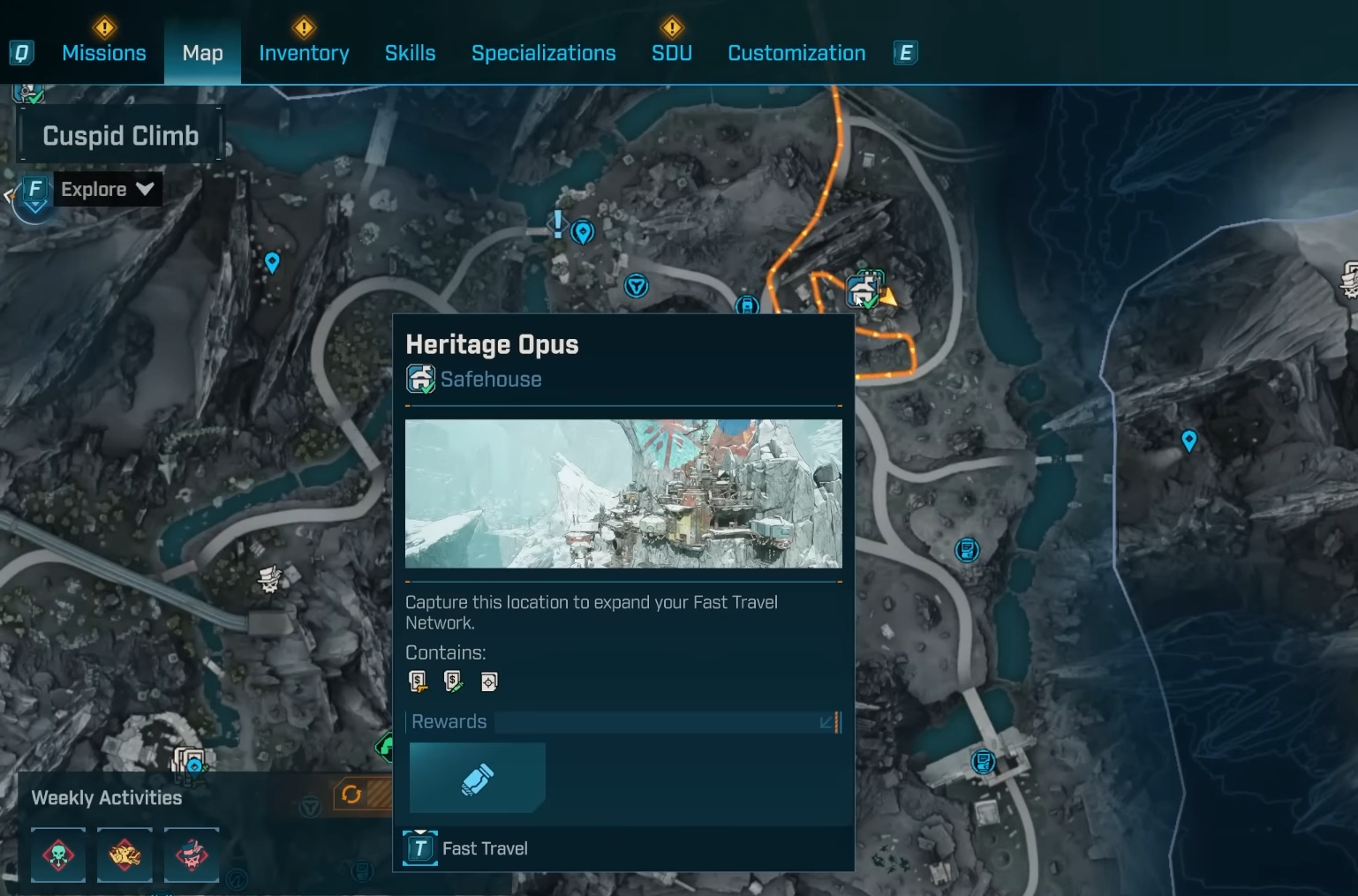The image size is (1358, 896).
Task: Open the Customization tab
Action: pos(796,53)
